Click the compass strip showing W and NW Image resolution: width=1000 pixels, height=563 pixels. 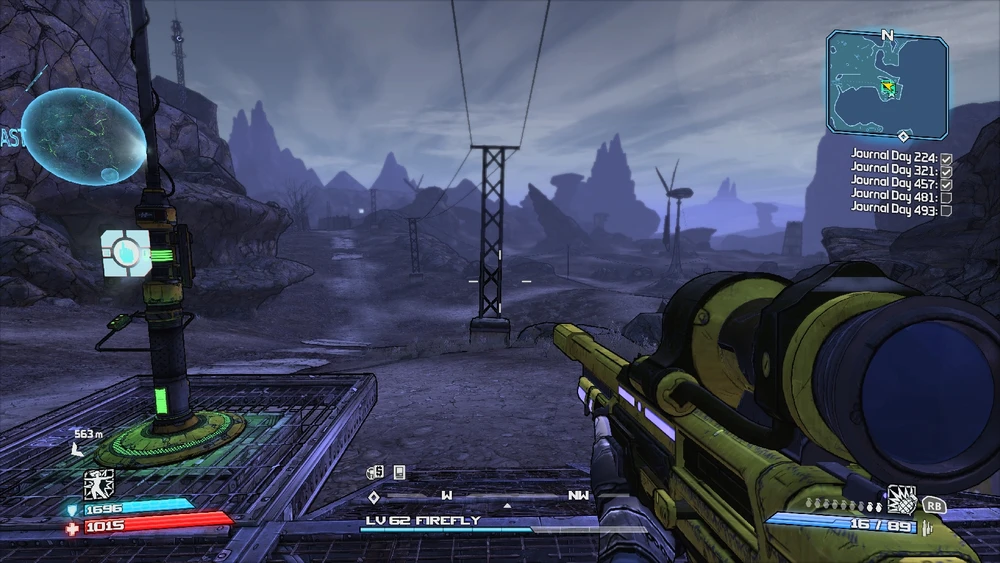point(480,495)
